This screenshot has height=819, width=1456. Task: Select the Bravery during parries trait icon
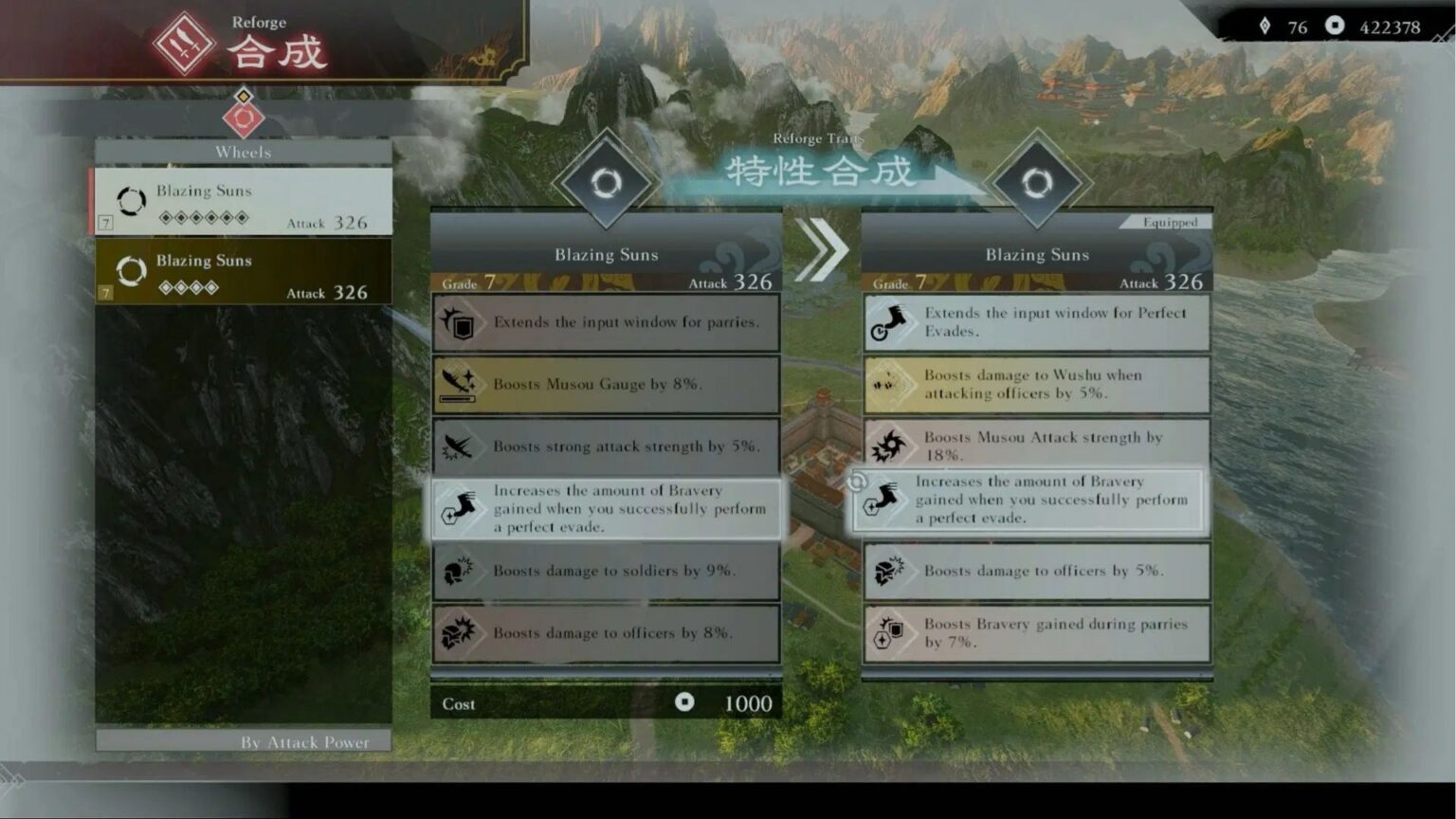[891, 632]
